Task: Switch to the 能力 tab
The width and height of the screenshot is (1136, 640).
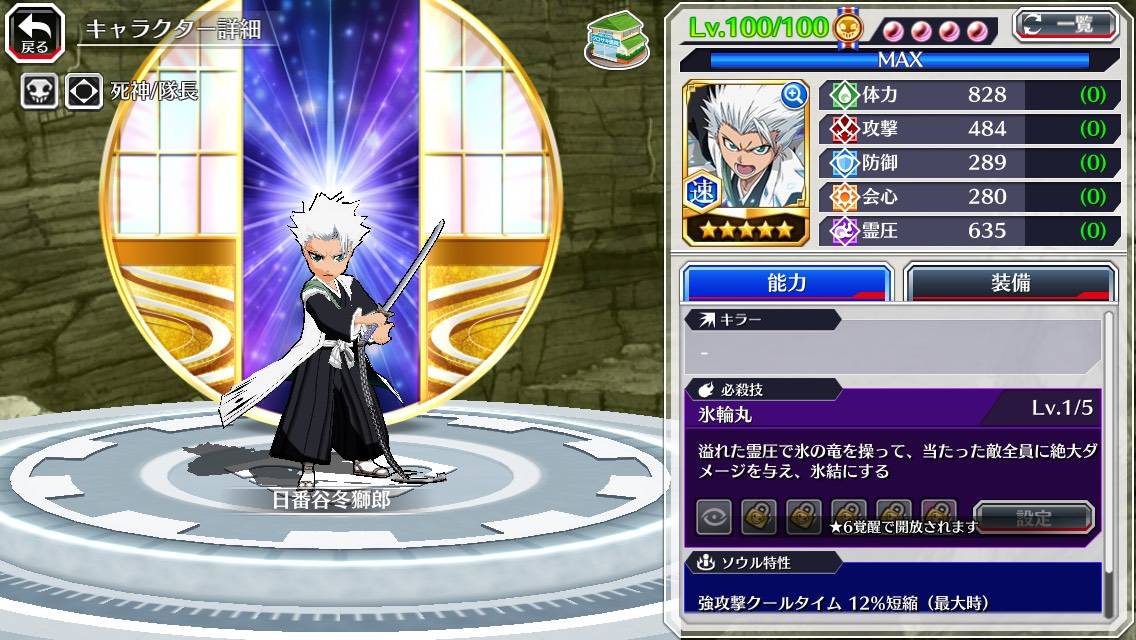Action: (786, 283)
